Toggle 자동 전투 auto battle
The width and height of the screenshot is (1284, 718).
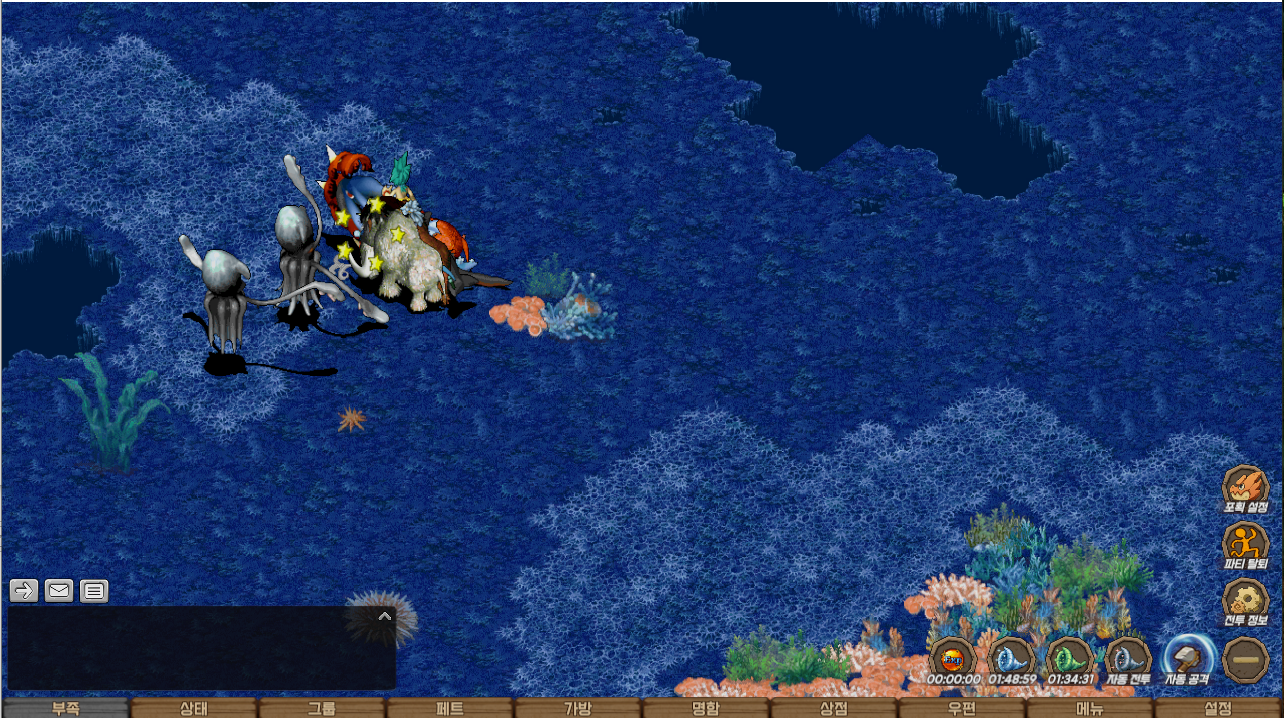point(1128,659)
